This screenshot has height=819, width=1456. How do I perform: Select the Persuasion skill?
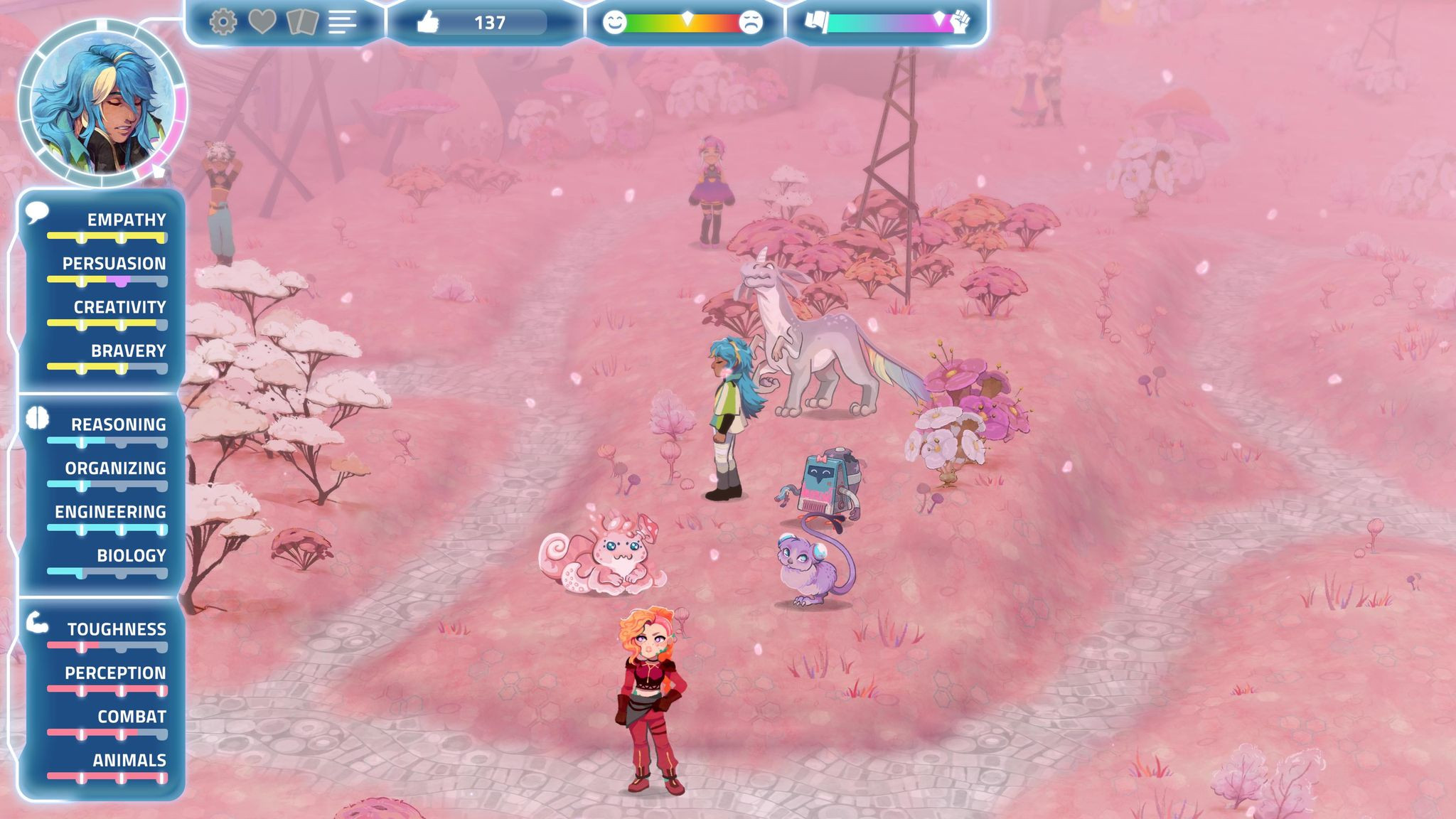[x=114, y=264]
